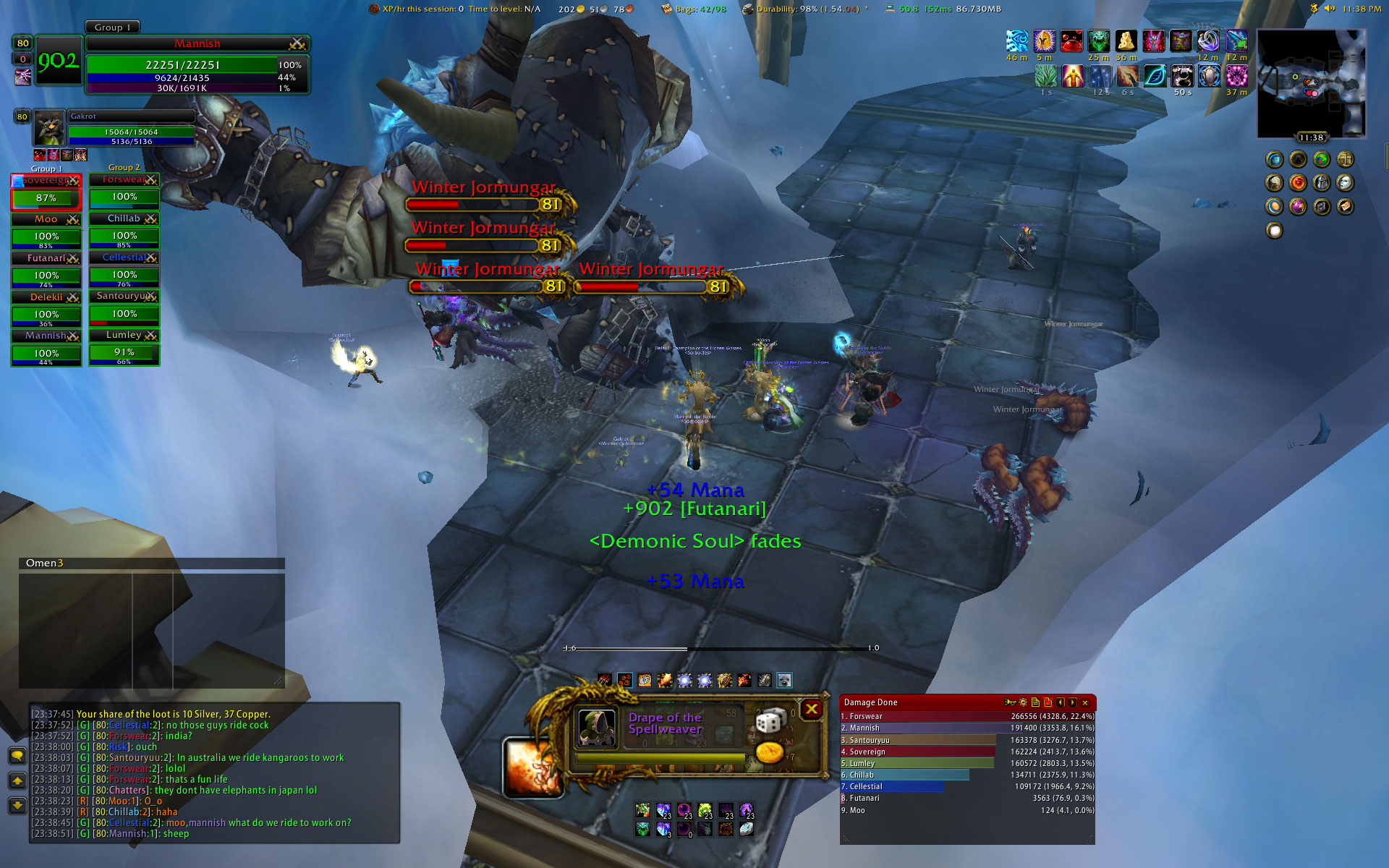Click the Omen3 threat meter title bar
This screenshot has height=868, width=1389.
point(151,563)
